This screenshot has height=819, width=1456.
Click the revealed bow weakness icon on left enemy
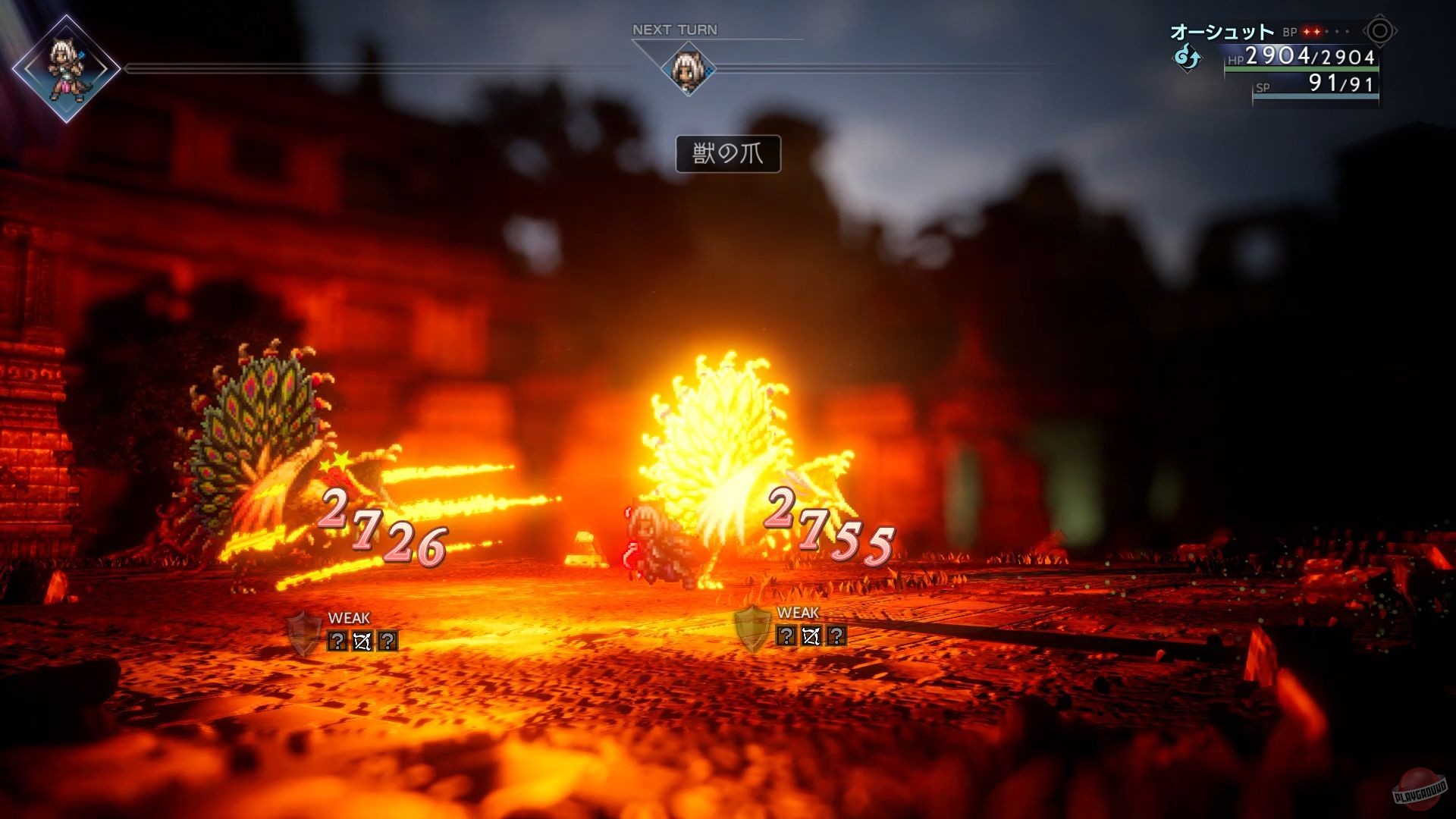tap(362, 642)
